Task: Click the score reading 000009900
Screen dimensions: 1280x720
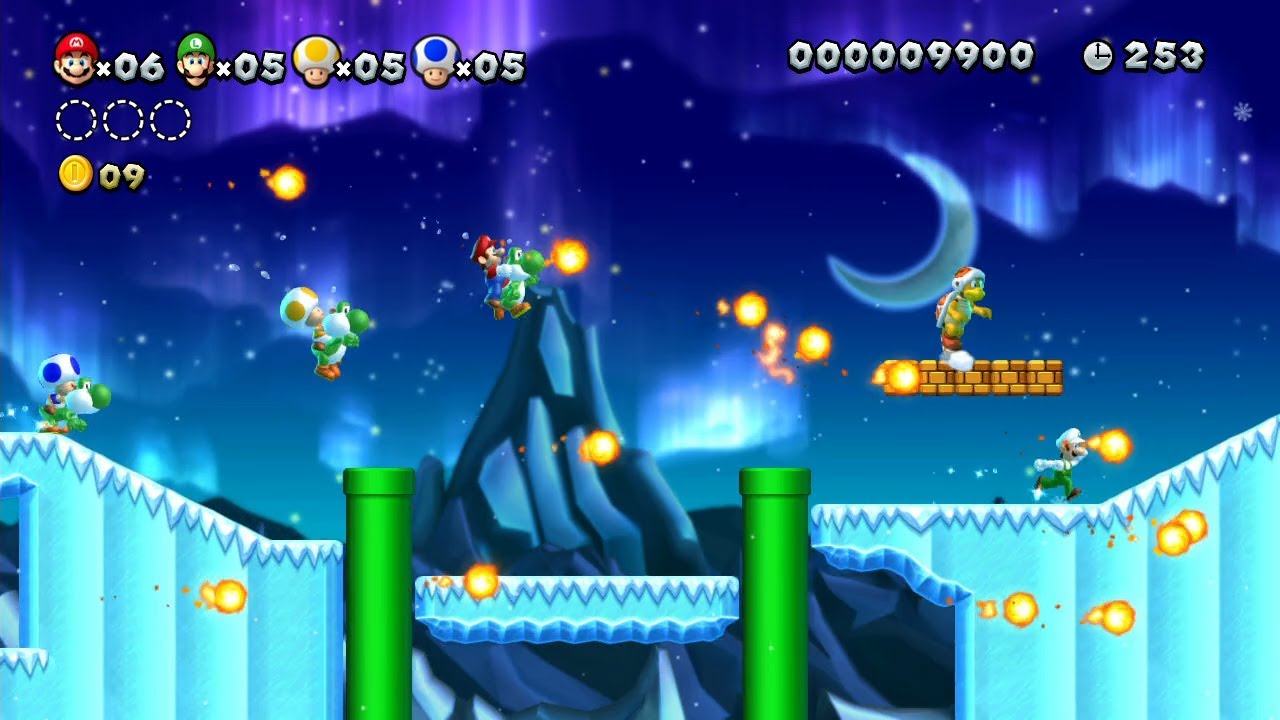Action: [909, 57]
